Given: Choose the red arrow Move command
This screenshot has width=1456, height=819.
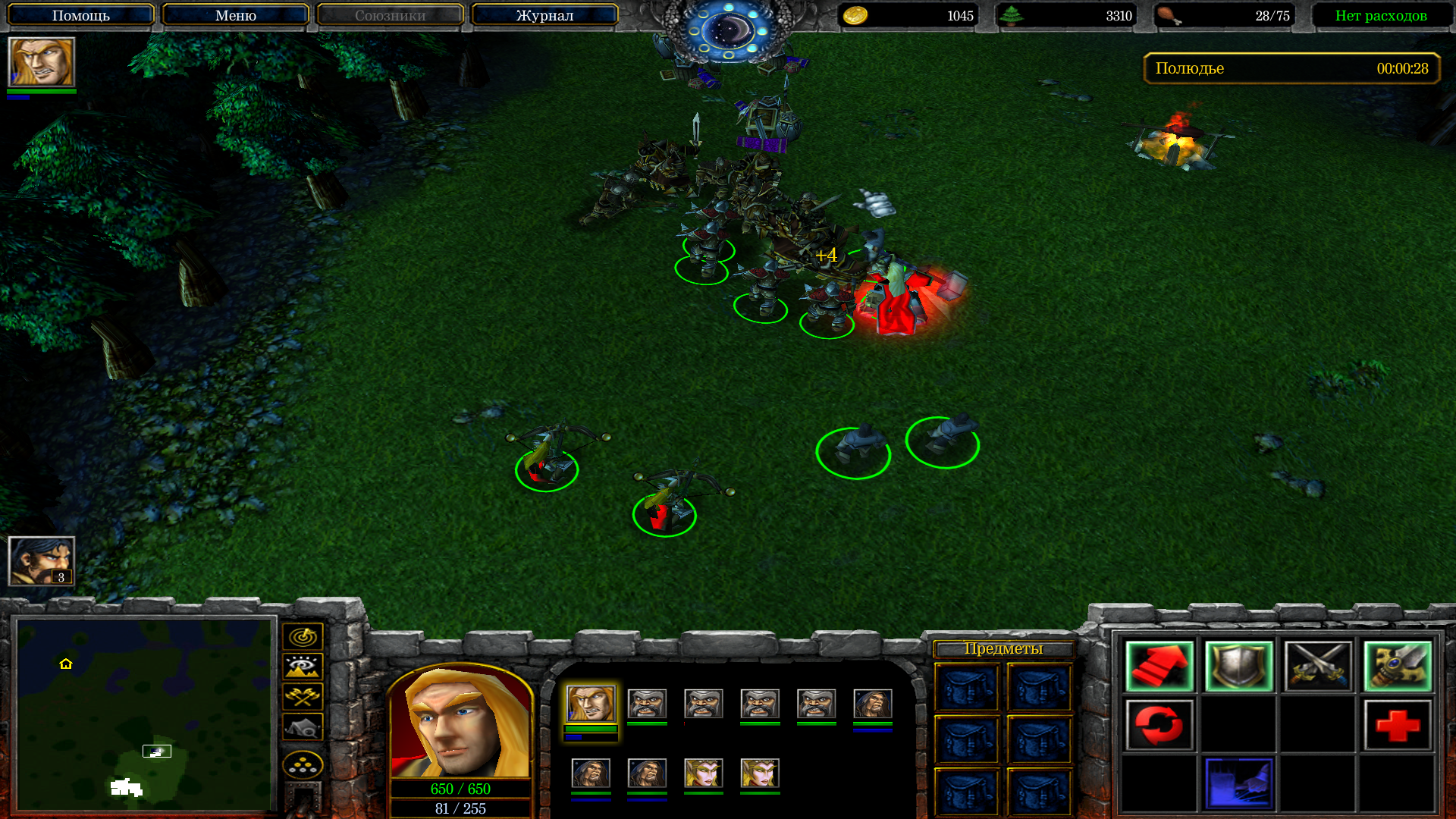Looking at the screenshot, I should click(x=1159, y=667).
